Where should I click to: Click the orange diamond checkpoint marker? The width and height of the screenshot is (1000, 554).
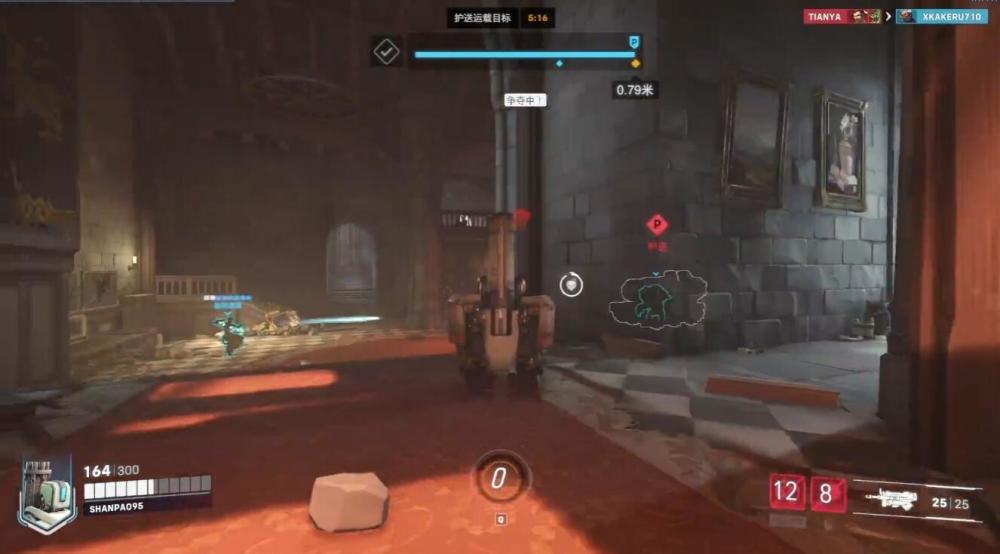tap(635, 64)
